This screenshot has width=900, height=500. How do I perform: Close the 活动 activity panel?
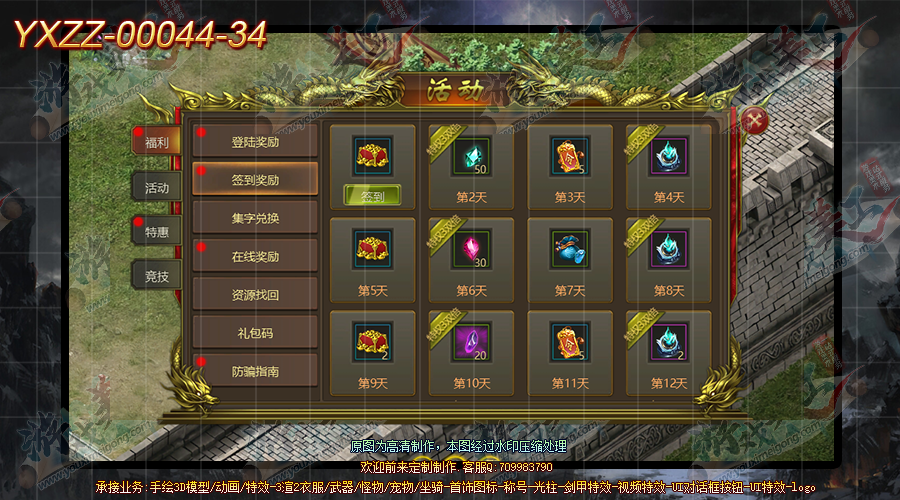click(757, 121)
